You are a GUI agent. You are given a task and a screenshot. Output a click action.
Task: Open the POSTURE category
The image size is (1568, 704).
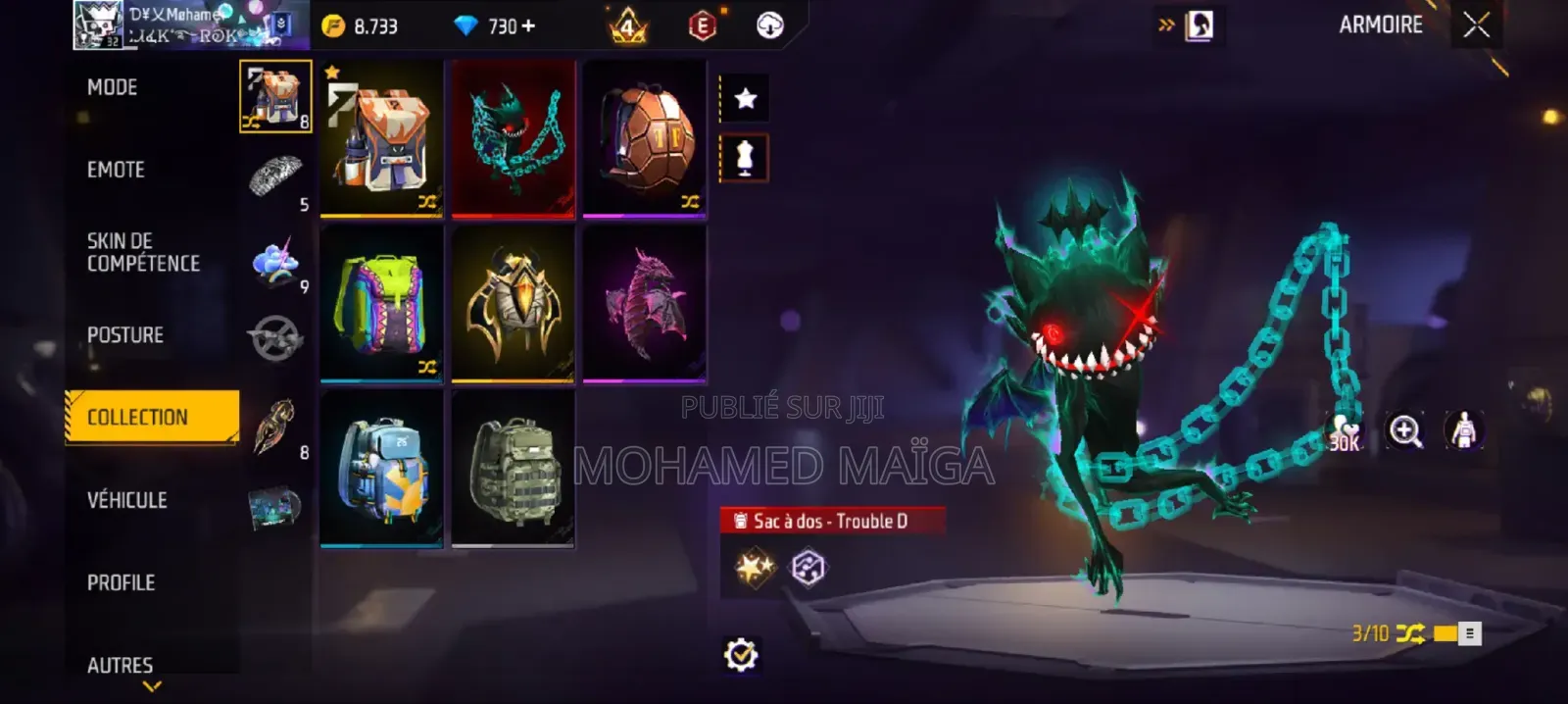(x=125, y=335)
